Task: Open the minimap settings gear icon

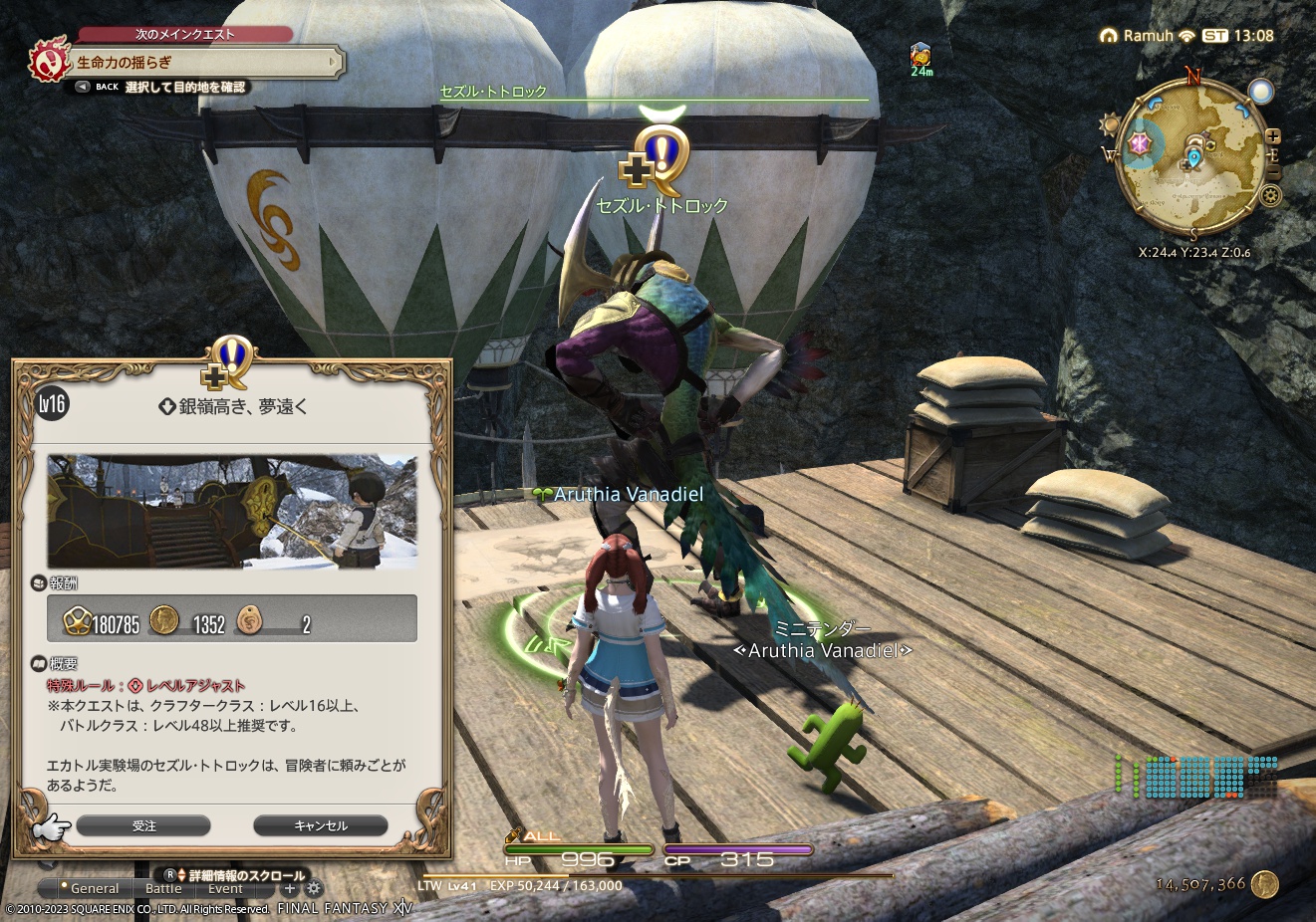Action: pyautogui.click(x=1270, y=195)
